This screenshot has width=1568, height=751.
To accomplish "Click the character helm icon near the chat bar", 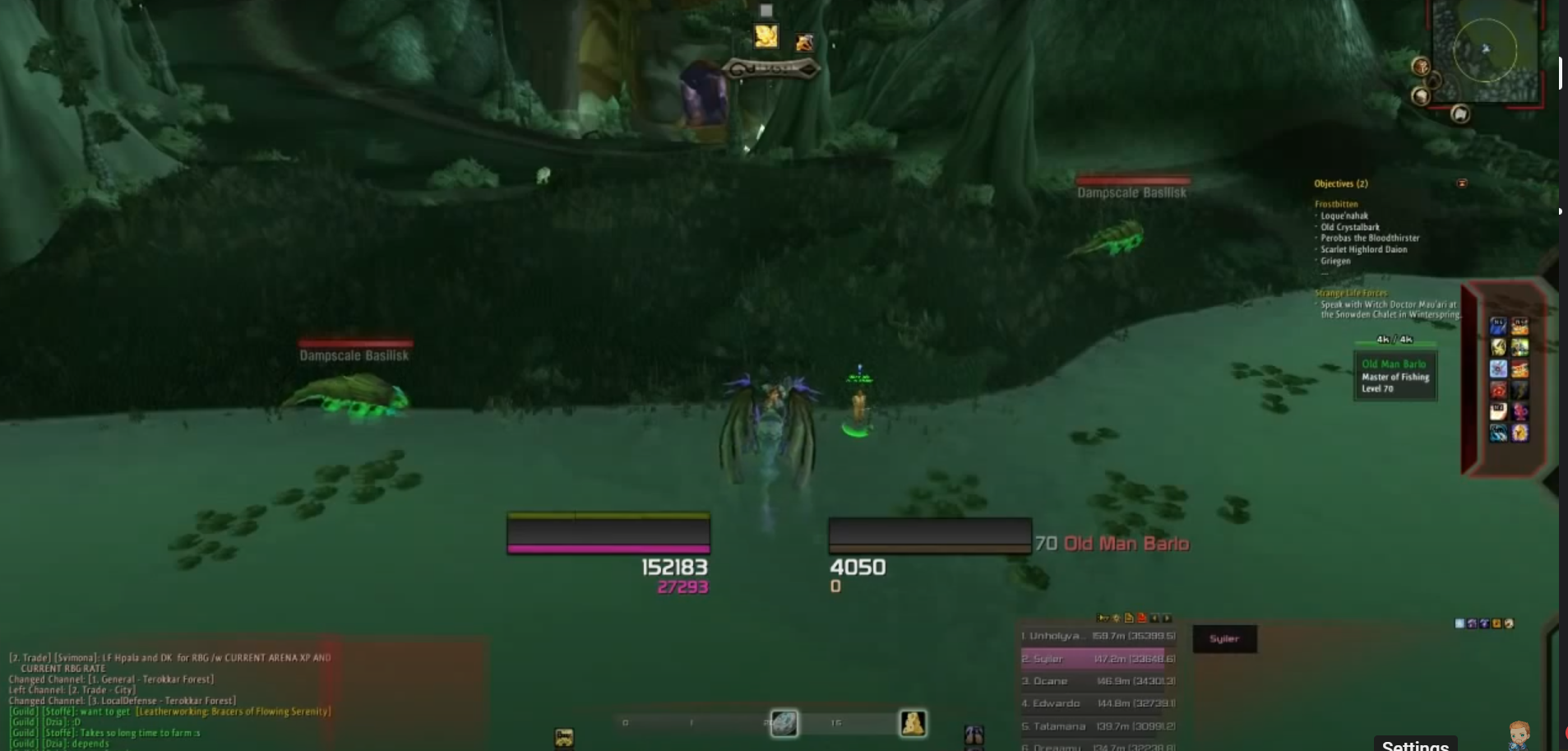I will [976, 735].
